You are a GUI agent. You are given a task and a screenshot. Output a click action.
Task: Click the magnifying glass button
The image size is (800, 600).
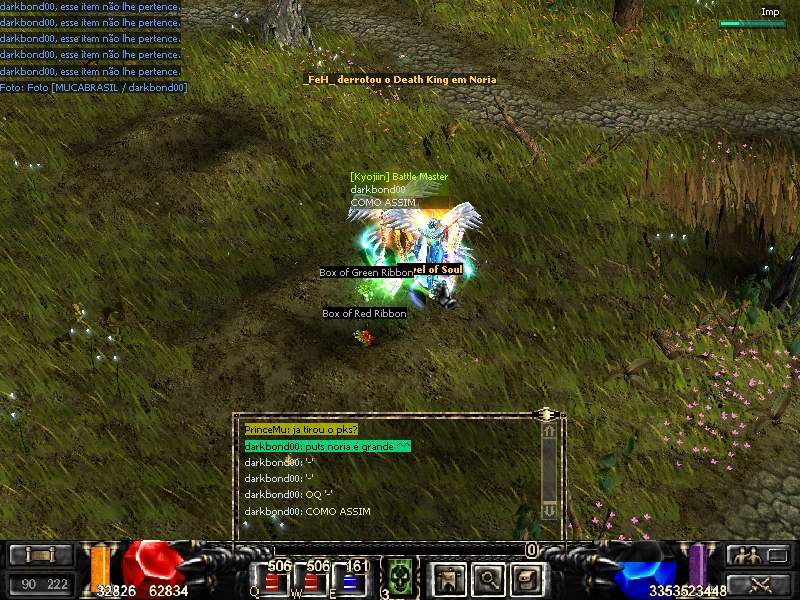tap(488, 578)
